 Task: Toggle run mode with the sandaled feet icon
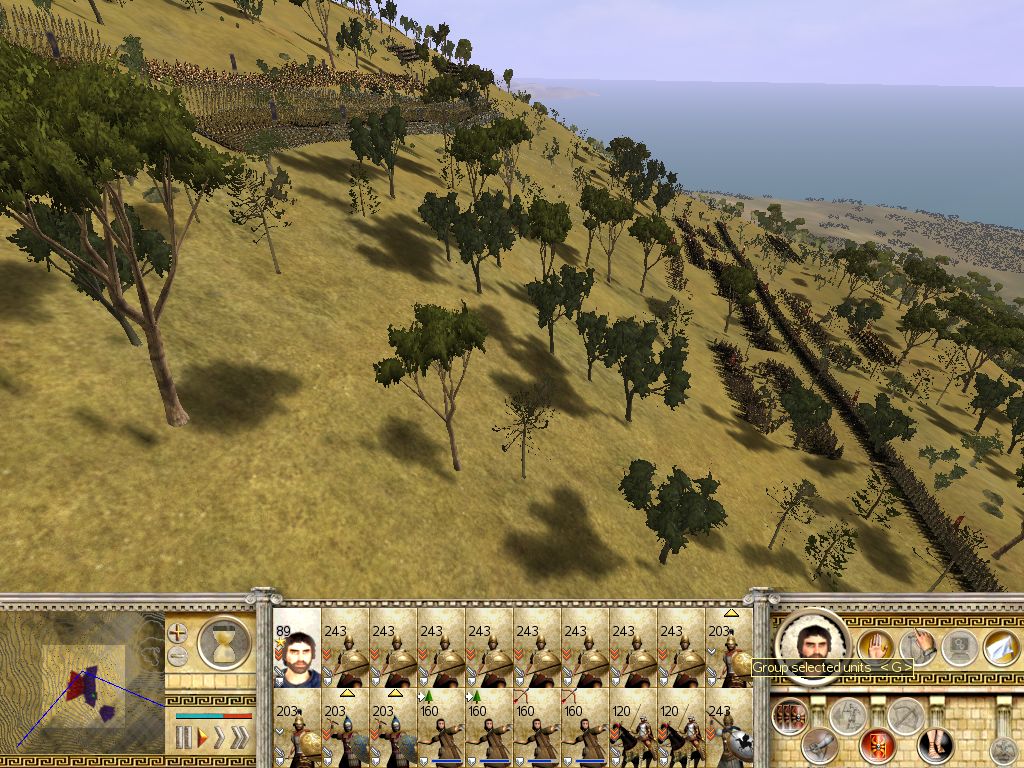point(934,744)
